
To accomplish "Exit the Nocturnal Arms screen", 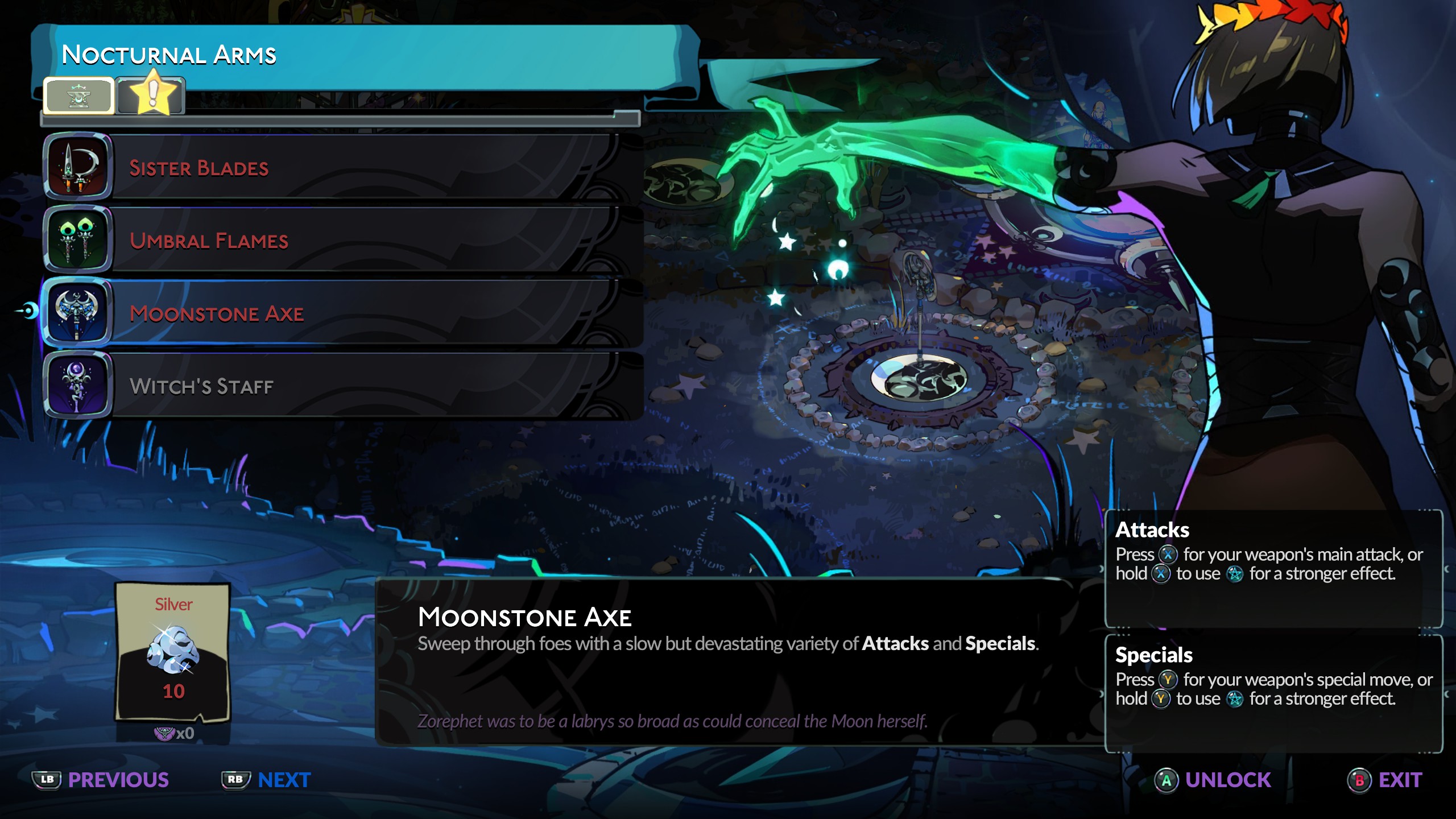I will (1385, 780).
